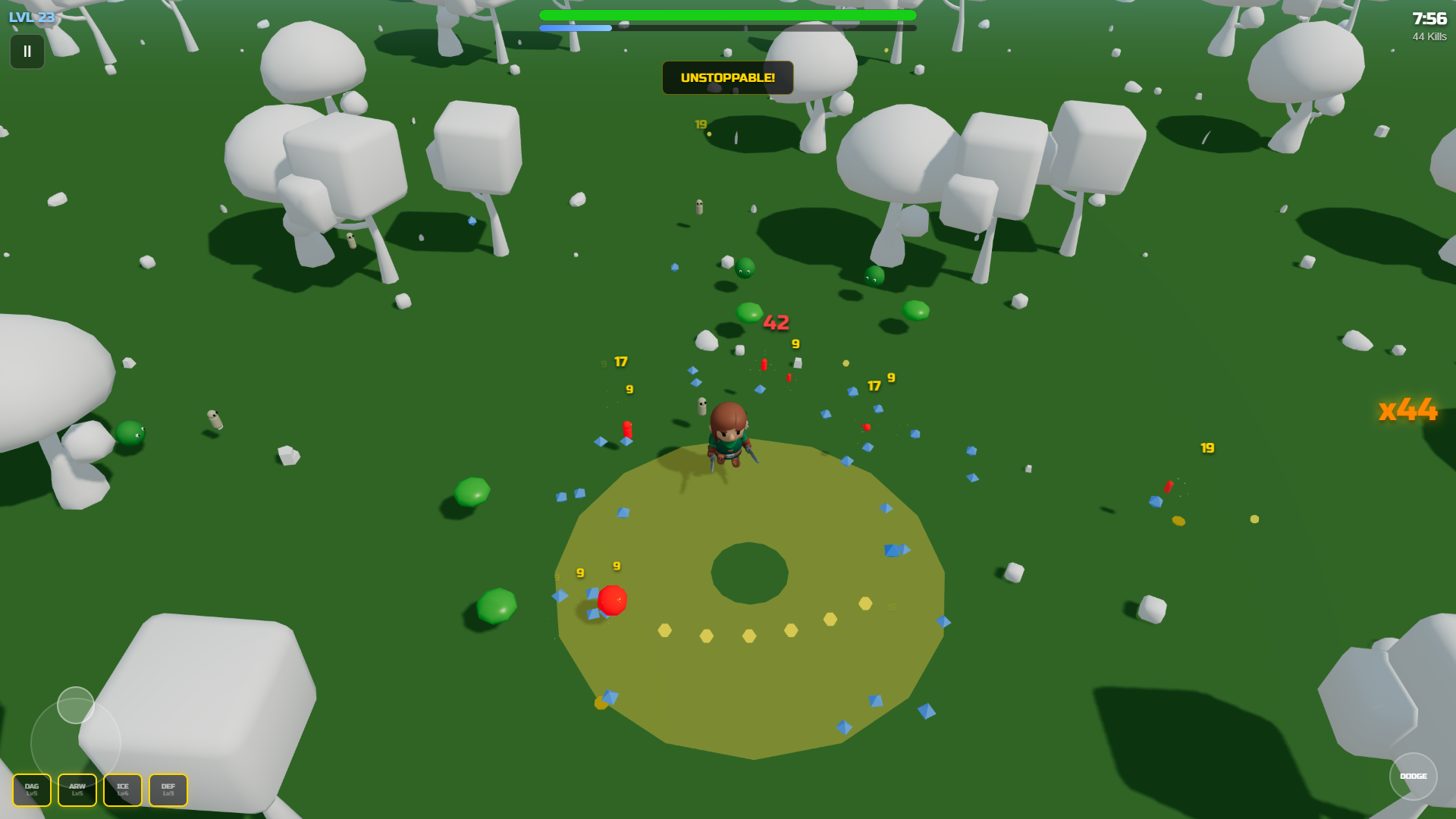Image resolution: width=1456 pixels, height=819 pixels.
Task: Activate the DEF Lv3 ability icon
Action: (x=168, y=789)
